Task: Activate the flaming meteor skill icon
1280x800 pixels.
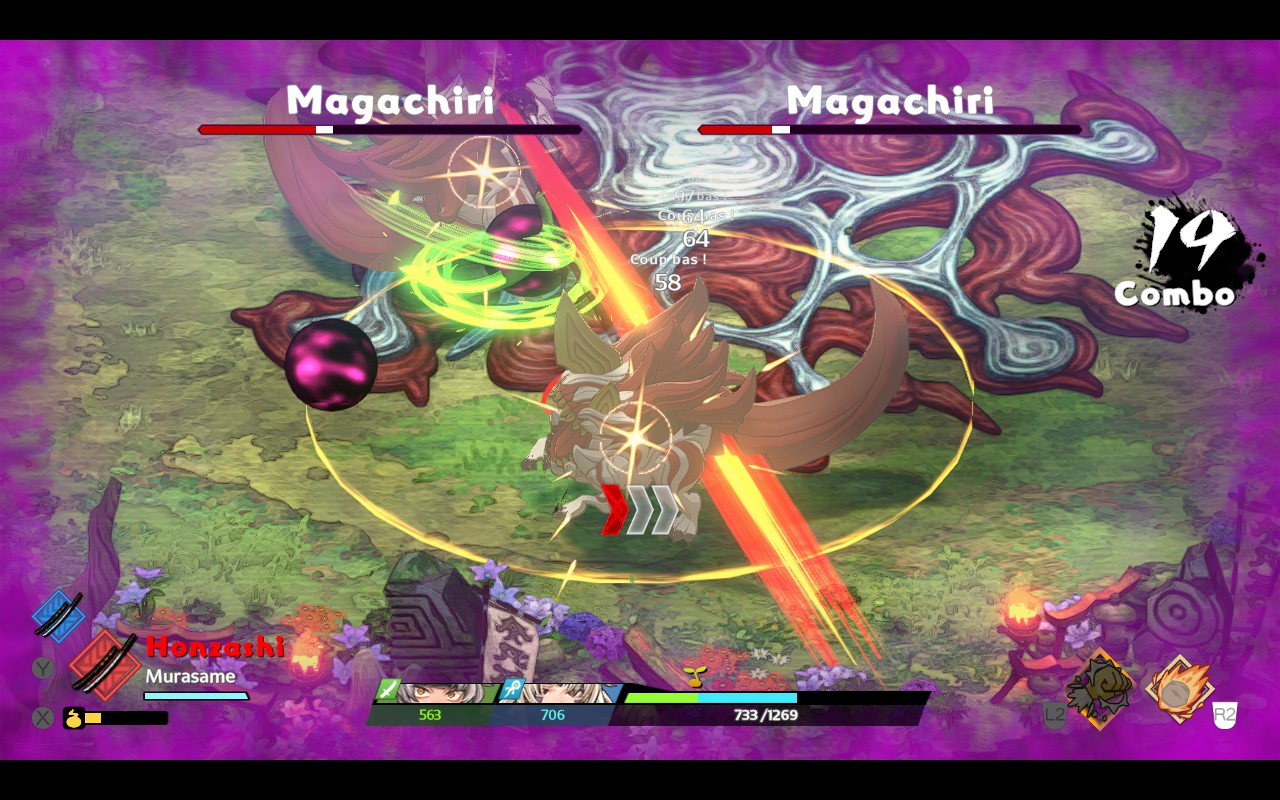Action: (1179, 689)
